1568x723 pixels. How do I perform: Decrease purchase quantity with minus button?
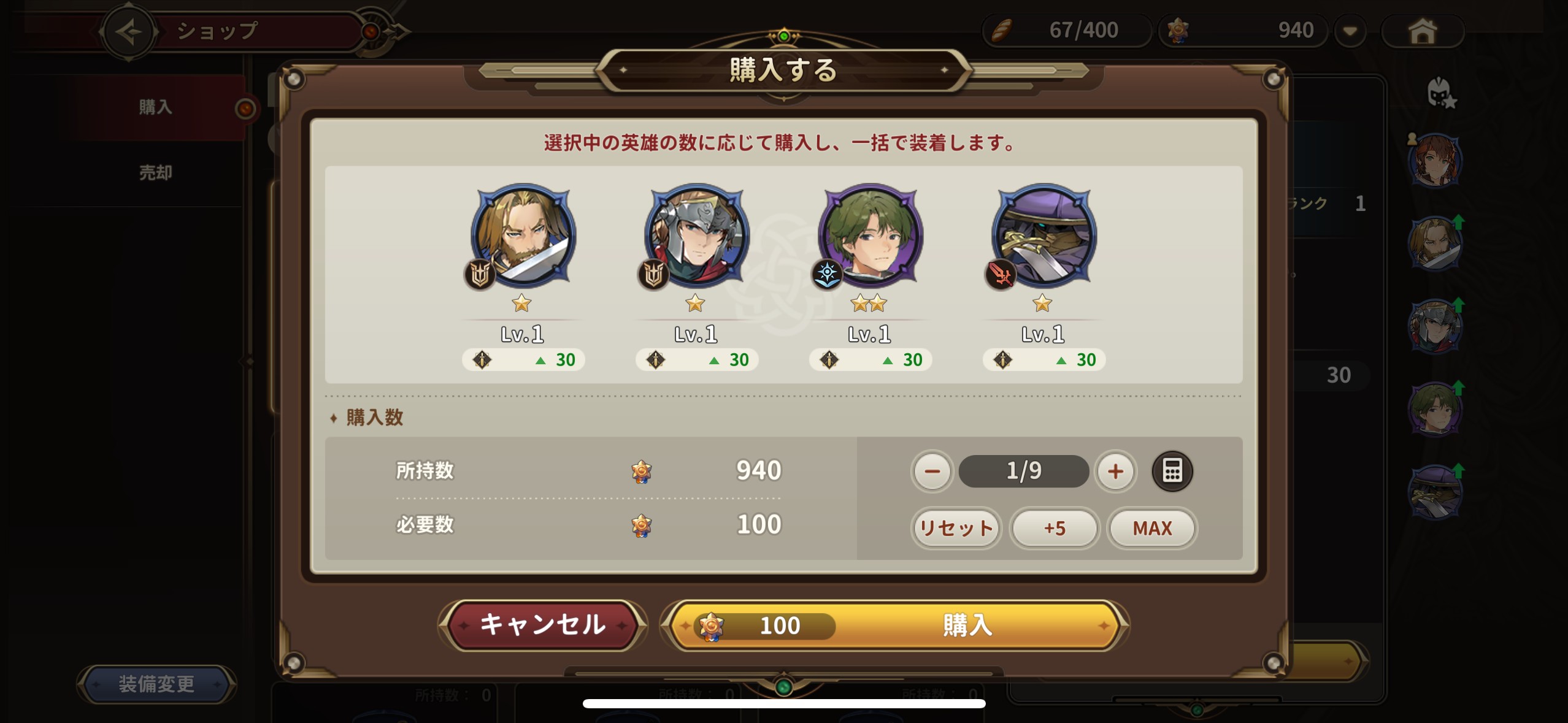click(932, 471)
